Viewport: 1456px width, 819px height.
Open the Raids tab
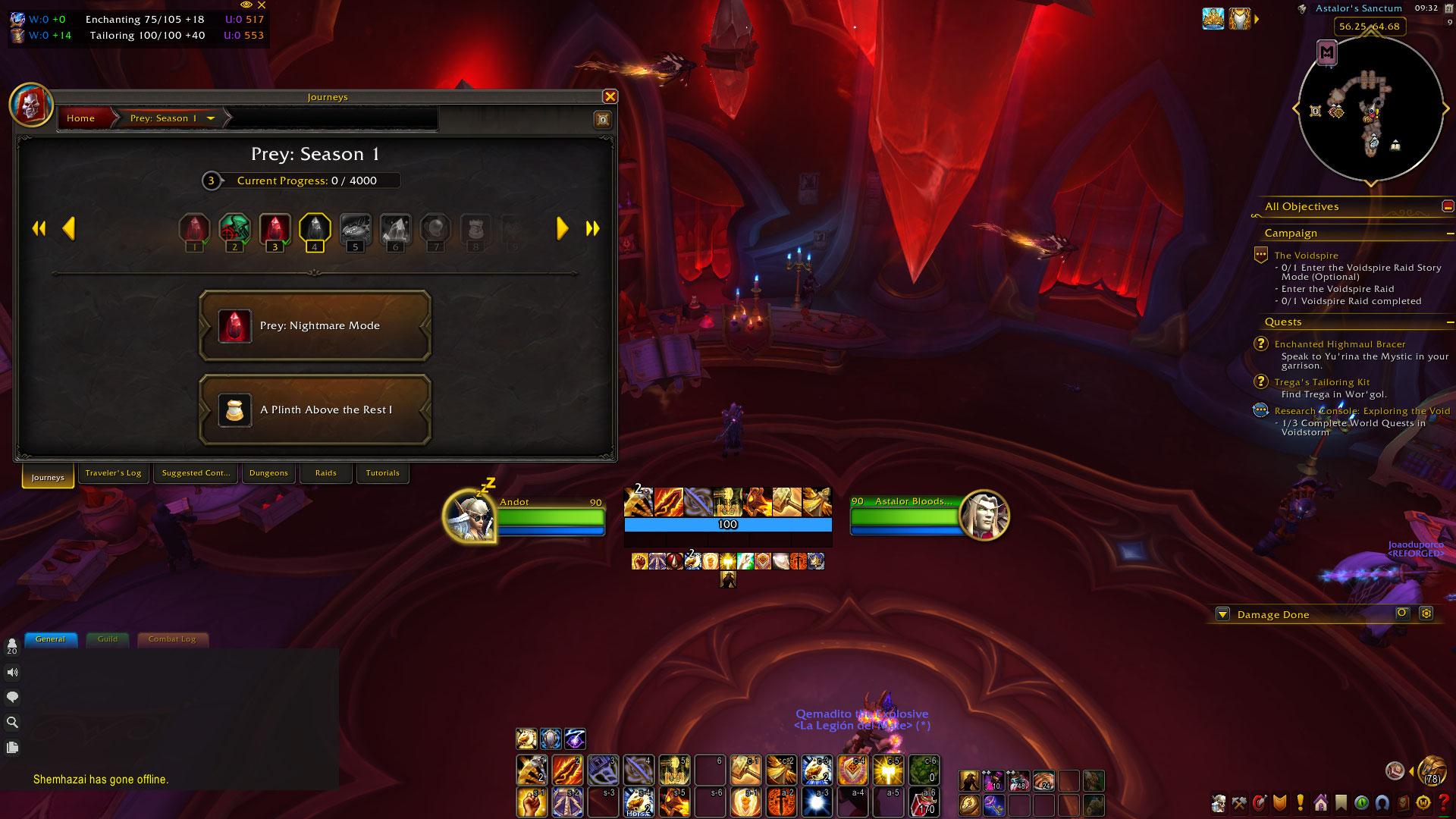pyautogui.click(x=326, y=473)
